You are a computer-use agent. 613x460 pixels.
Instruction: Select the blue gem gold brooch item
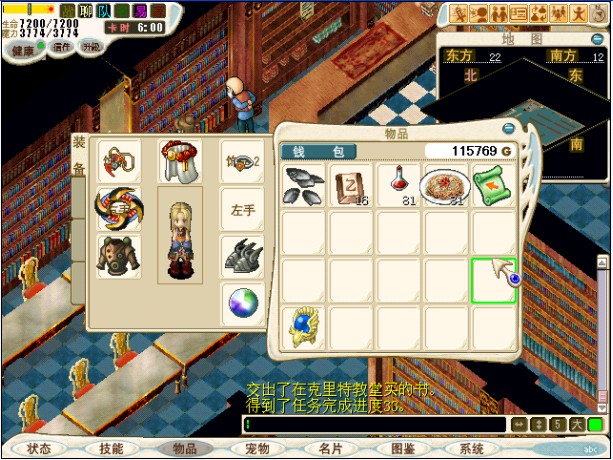tap(303, 328)
